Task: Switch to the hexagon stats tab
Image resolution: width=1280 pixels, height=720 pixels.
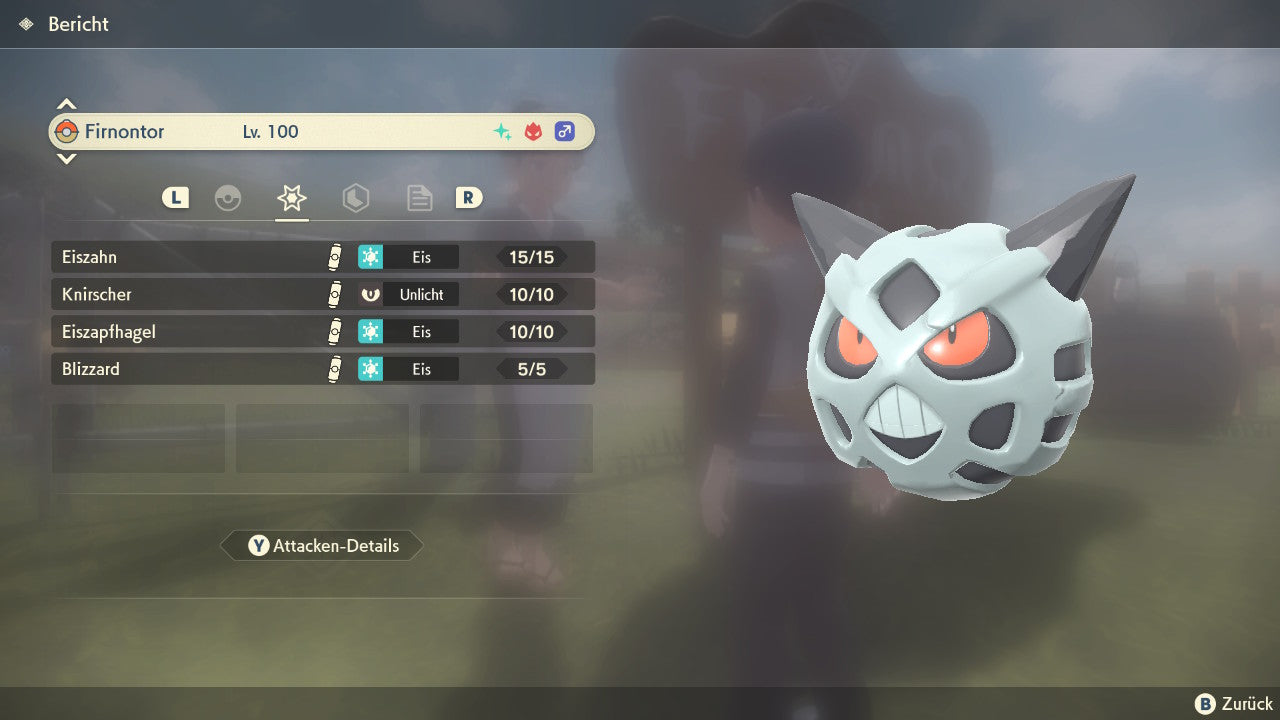Action: click(x=355, y=198)
